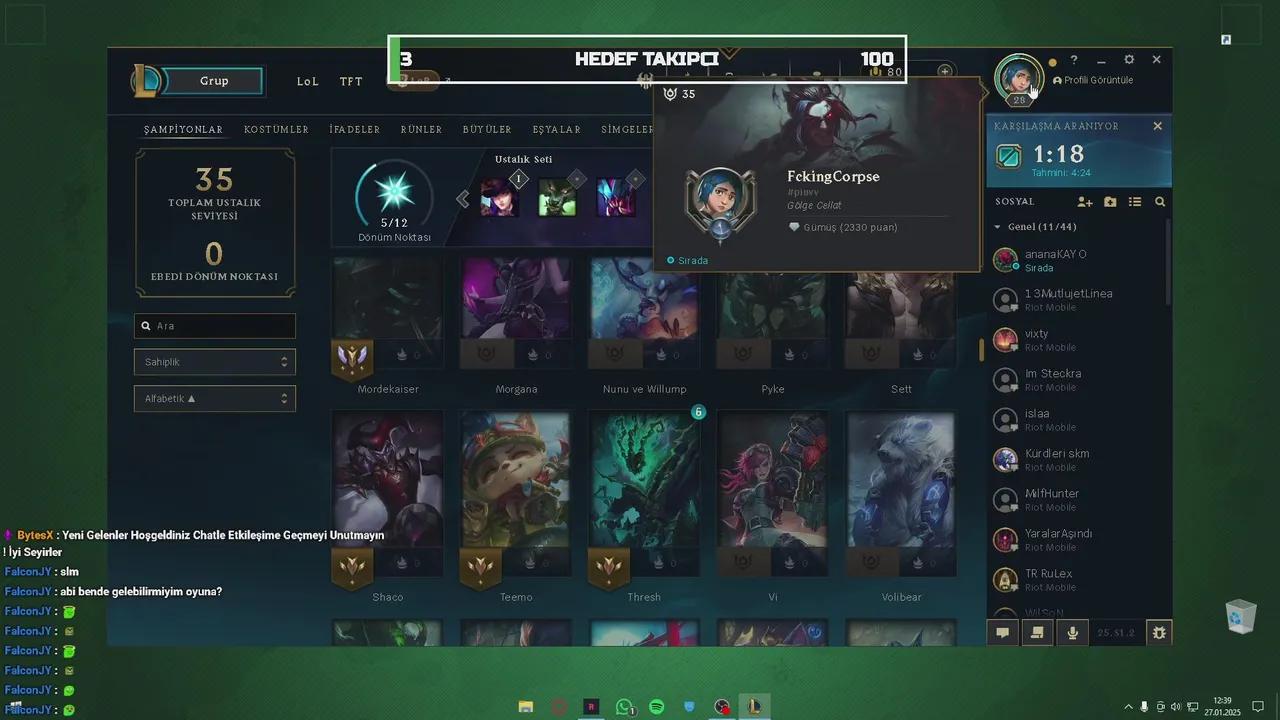Open the League client settings gear icon
Image resolution: width=1280 pixels, height=720 pixels.
(x=1129, y=59)
